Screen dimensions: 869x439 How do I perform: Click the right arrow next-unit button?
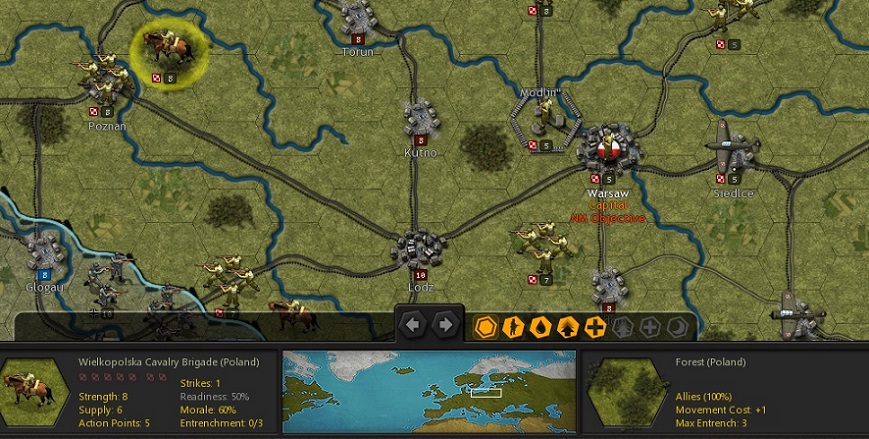(445, 325)
